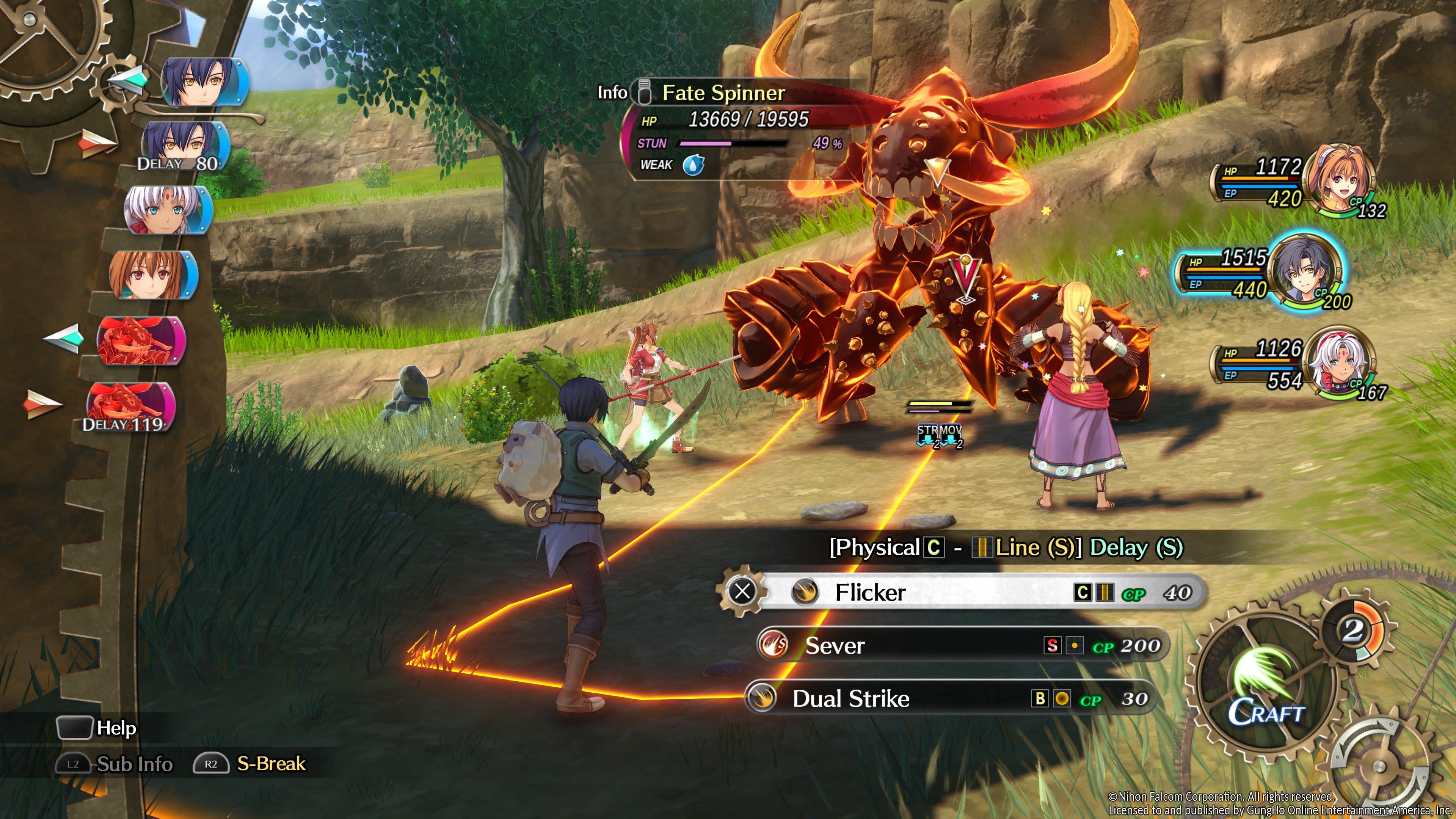Click the brown-haired girl in turn order

coord(152,275)
